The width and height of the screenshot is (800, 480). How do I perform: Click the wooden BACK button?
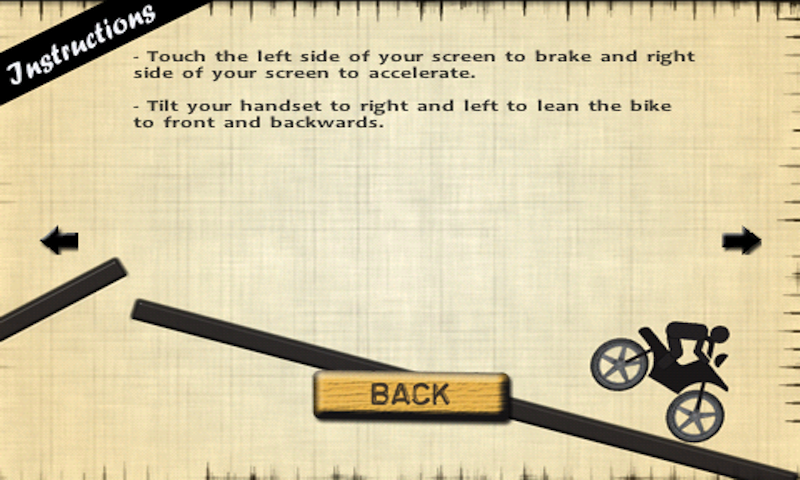pos(411,394)
